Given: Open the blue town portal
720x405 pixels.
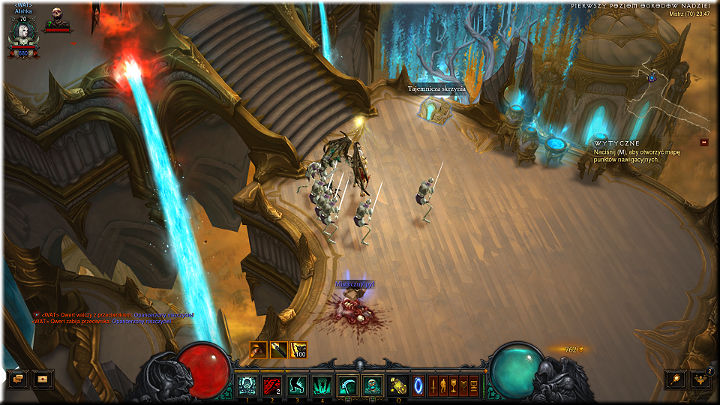Looking at the screenshot, I should pyautogui.click(x=419, y=384).
